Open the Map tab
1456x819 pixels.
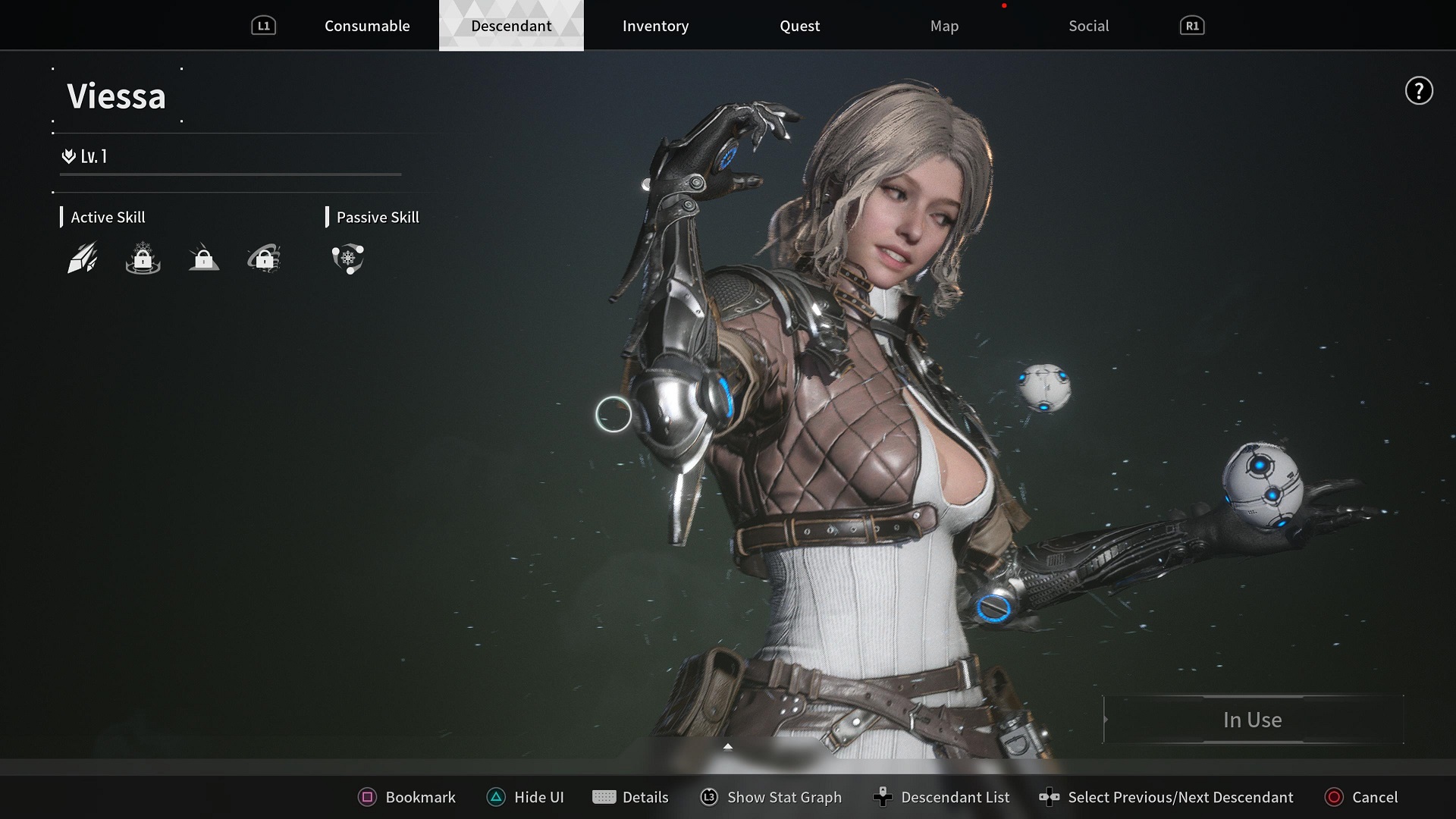(x=944, y=26)
